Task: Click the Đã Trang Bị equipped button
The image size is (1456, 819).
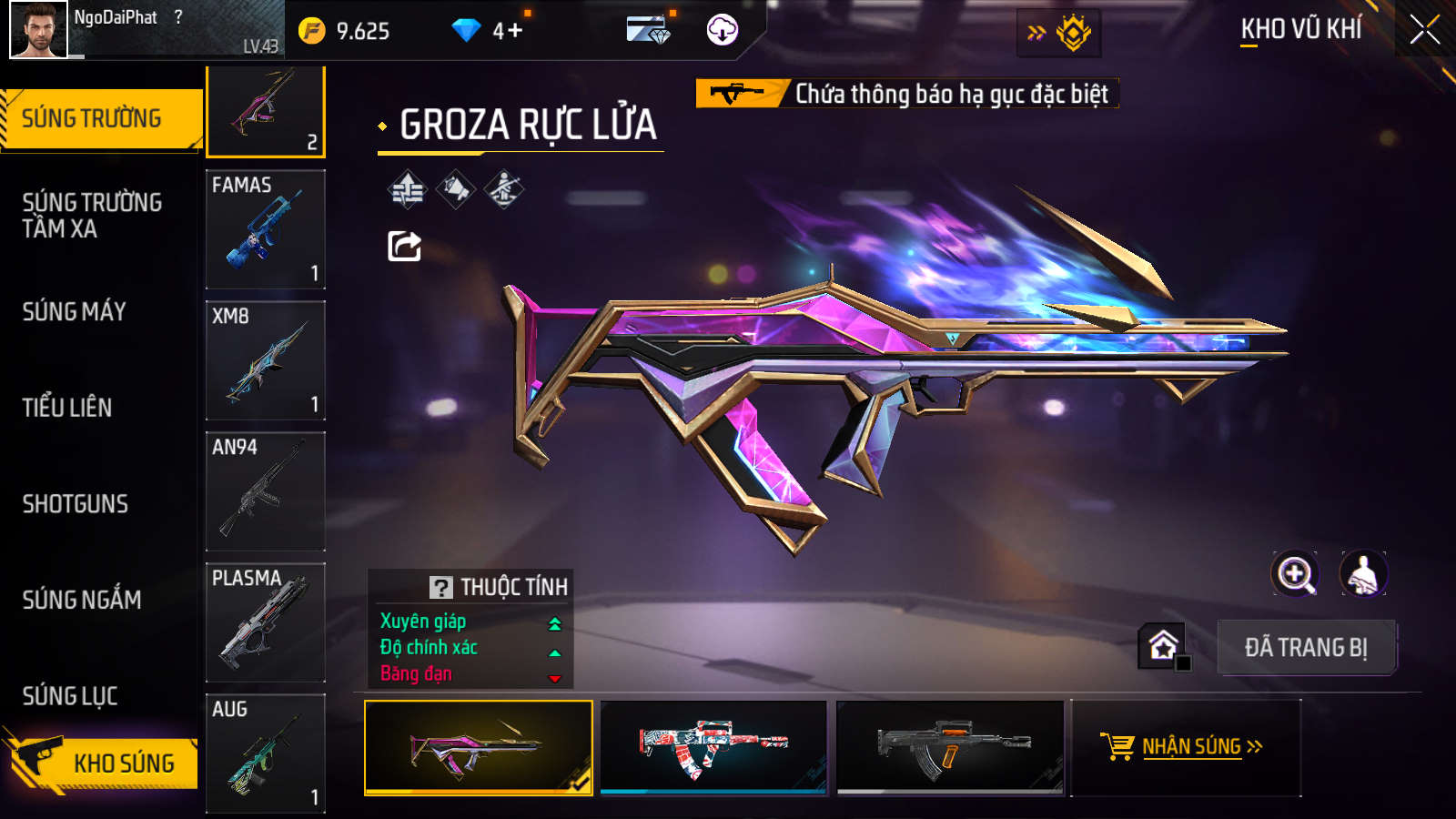Action: pyautogui.click(x=1306, y=648)
